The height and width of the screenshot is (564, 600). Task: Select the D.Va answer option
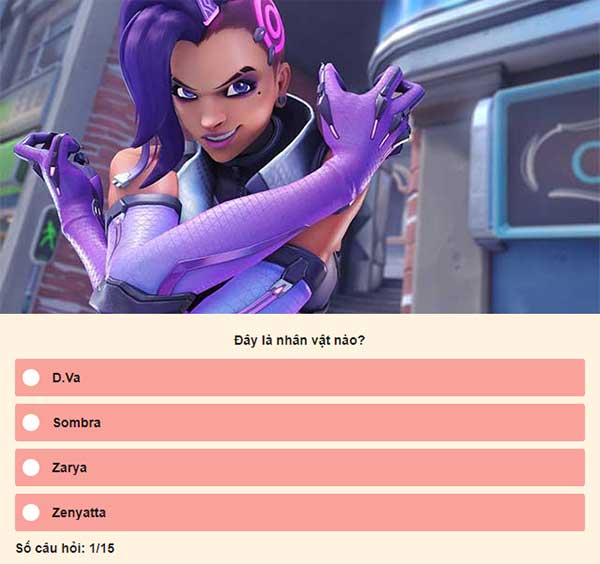[31, 377]
